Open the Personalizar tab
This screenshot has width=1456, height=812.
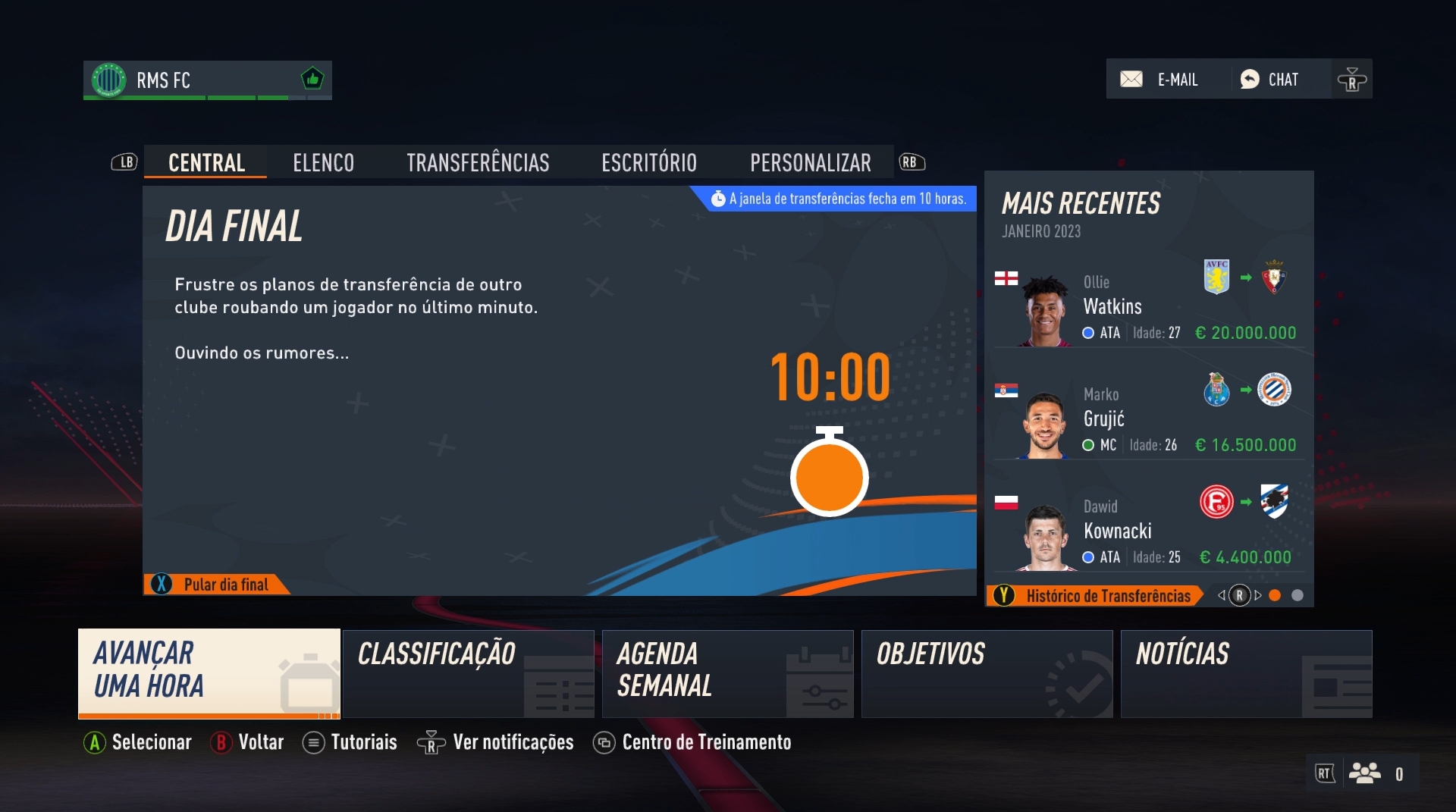point(810,162)
